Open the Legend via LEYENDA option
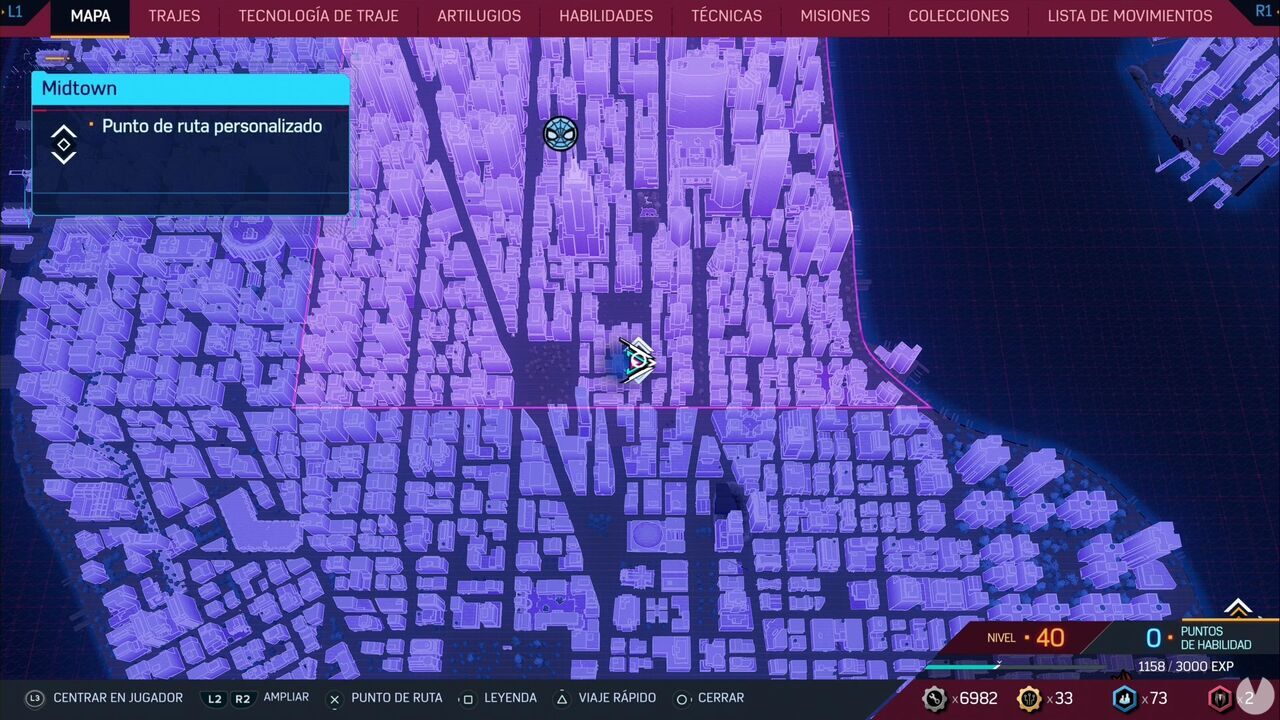Viewport: 1280px width, 720px height. [x=510, y=698]
